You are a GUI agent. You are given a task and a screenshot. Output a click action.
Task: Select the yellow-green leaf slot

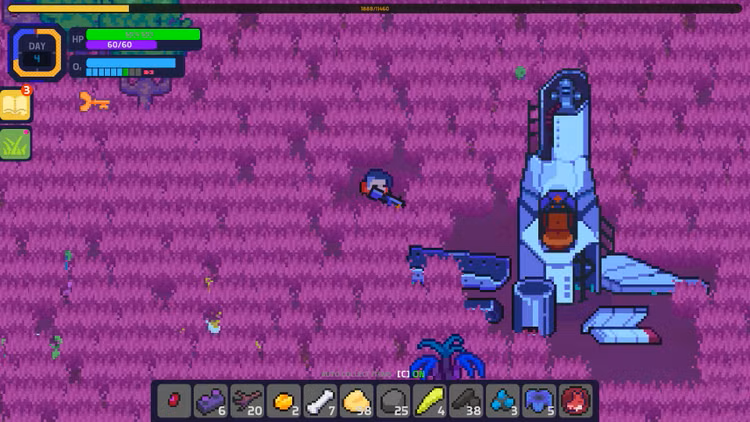428,400
